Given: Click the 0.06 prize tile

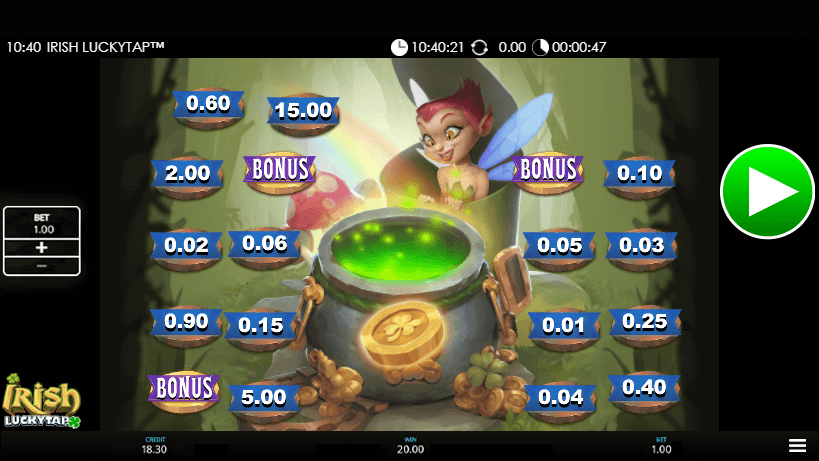Looking at the screenshot, I should tap(265, 244).
